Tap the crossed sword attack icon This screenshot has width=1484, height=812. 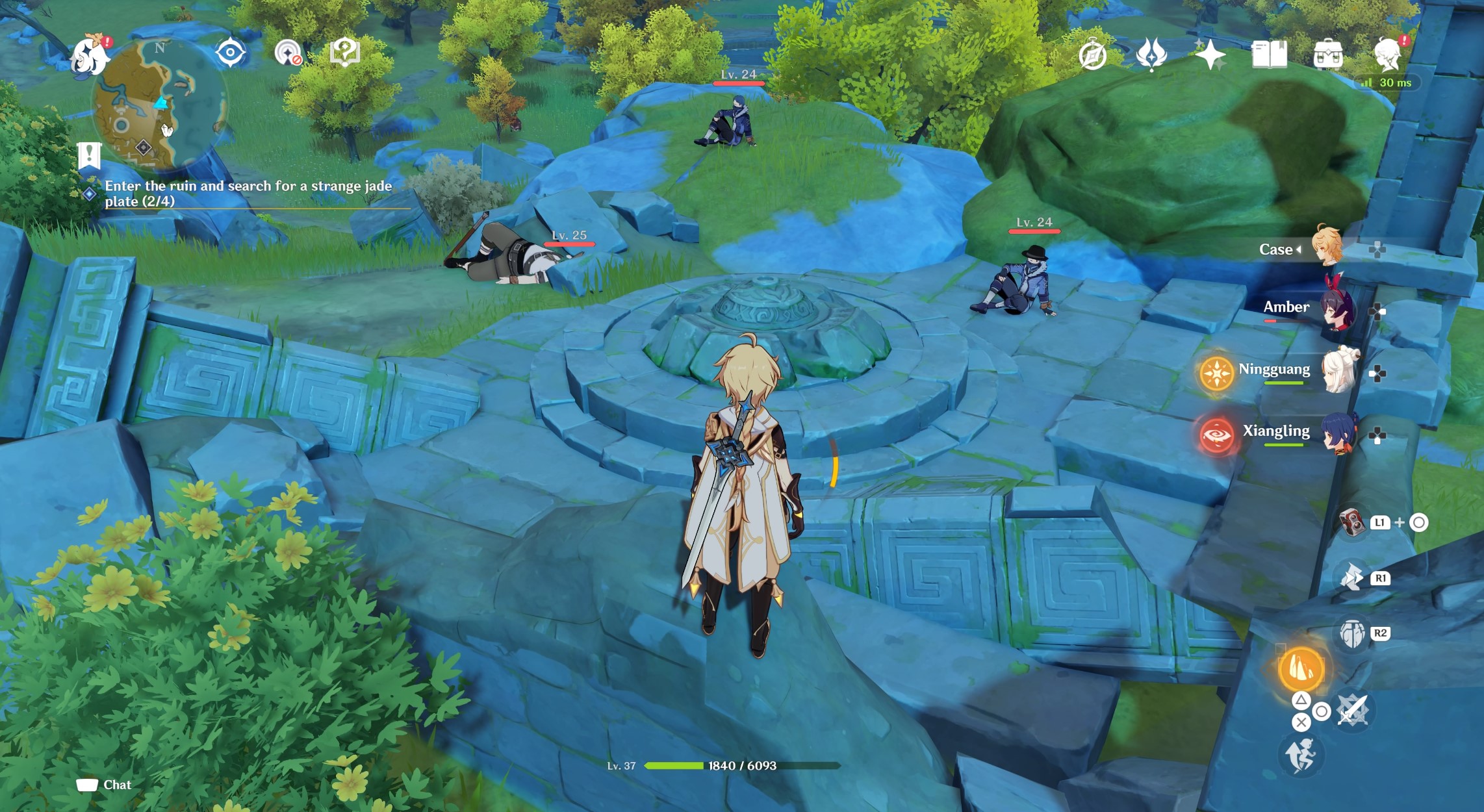pyautogui.click(x=1352, y=710)
